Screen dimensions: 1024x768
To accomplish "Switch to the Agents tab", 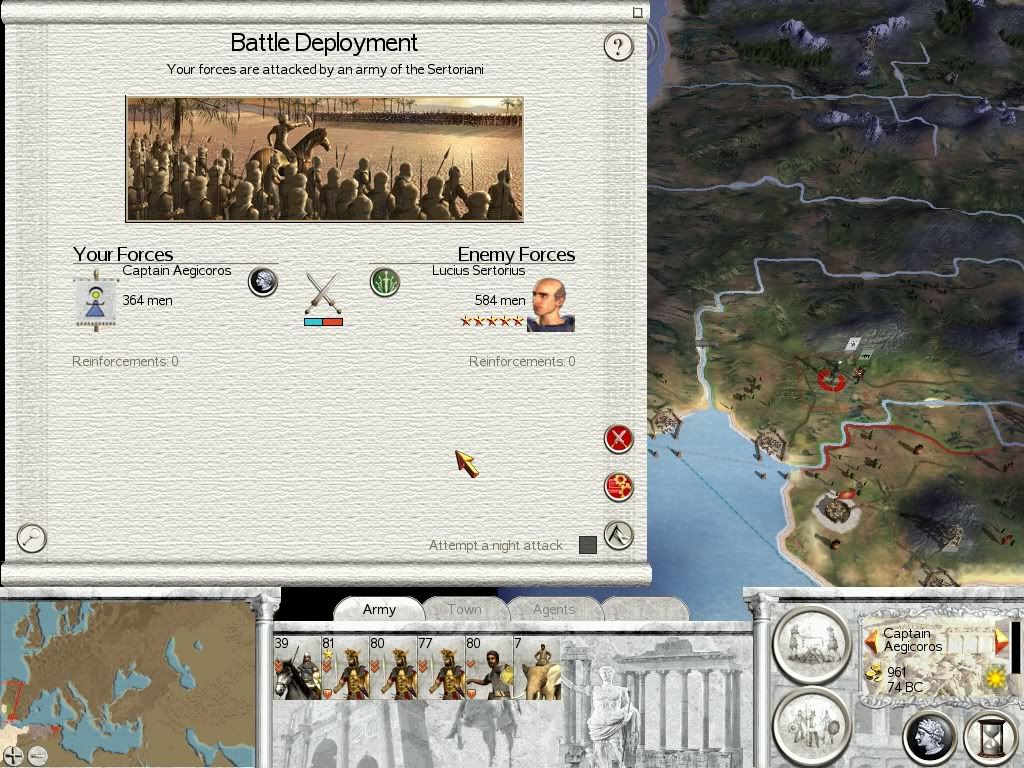I will point(553,609).
